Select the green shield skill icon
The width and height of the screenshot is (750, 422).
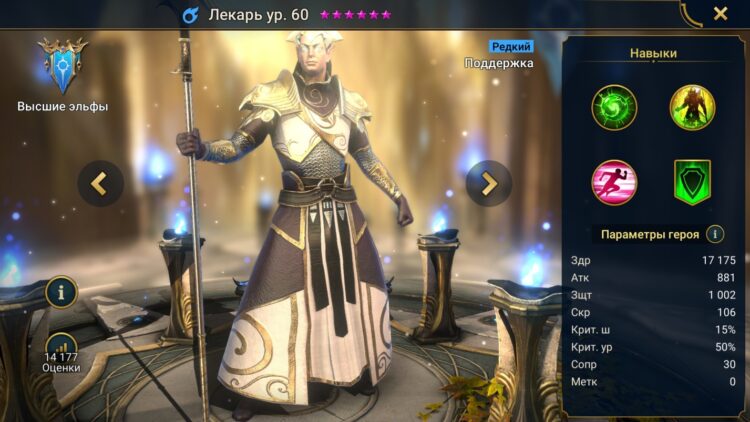pos(692,182)
